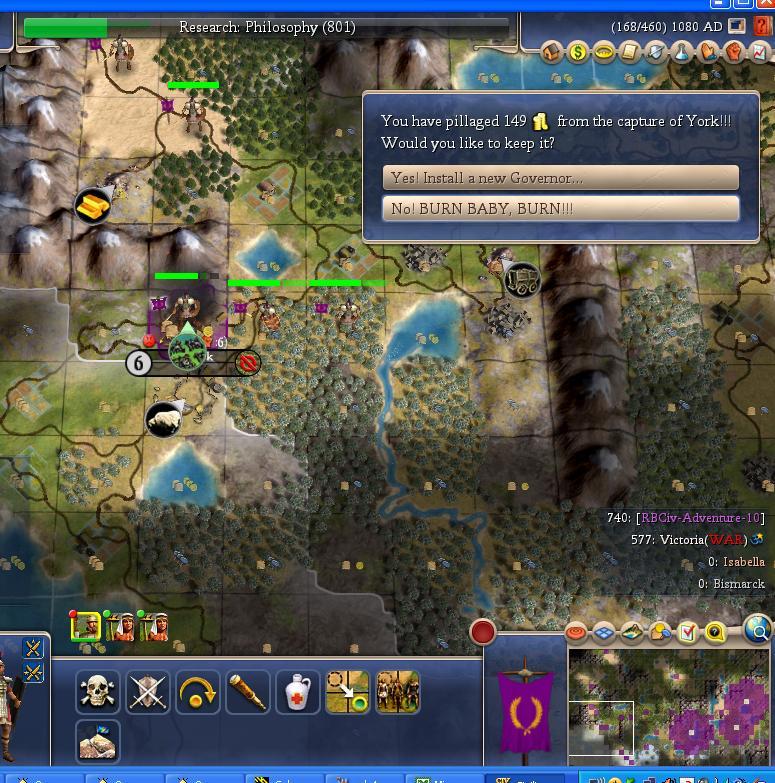Click the red cross medicine jug heal action
Screen dimensions: 775x783
coord(298,692)
